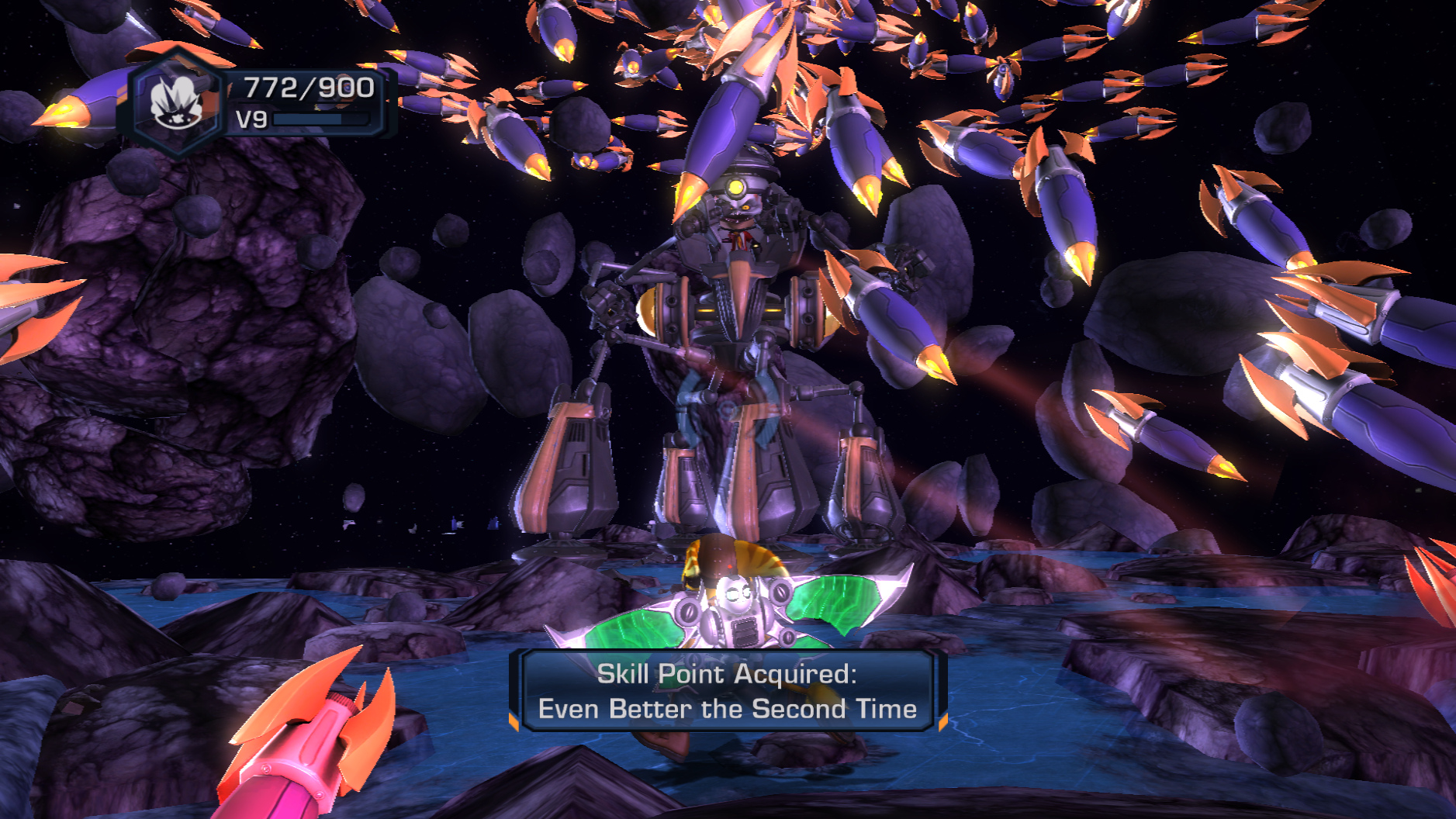Click the Skill Point Acquired notification banner
Image resolution: width=1456 pixels, height=819 pixels.
(727, 691)
